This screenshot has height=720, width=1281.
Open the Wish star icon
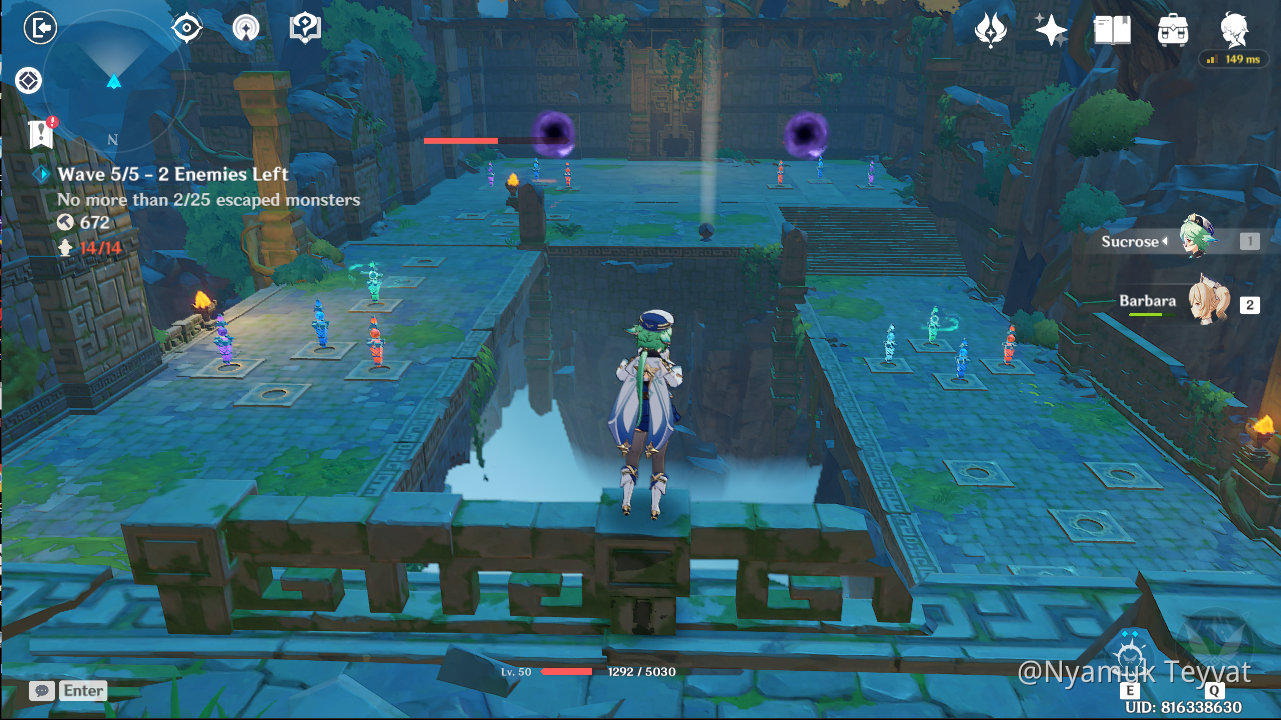(x=1050, y=29)
